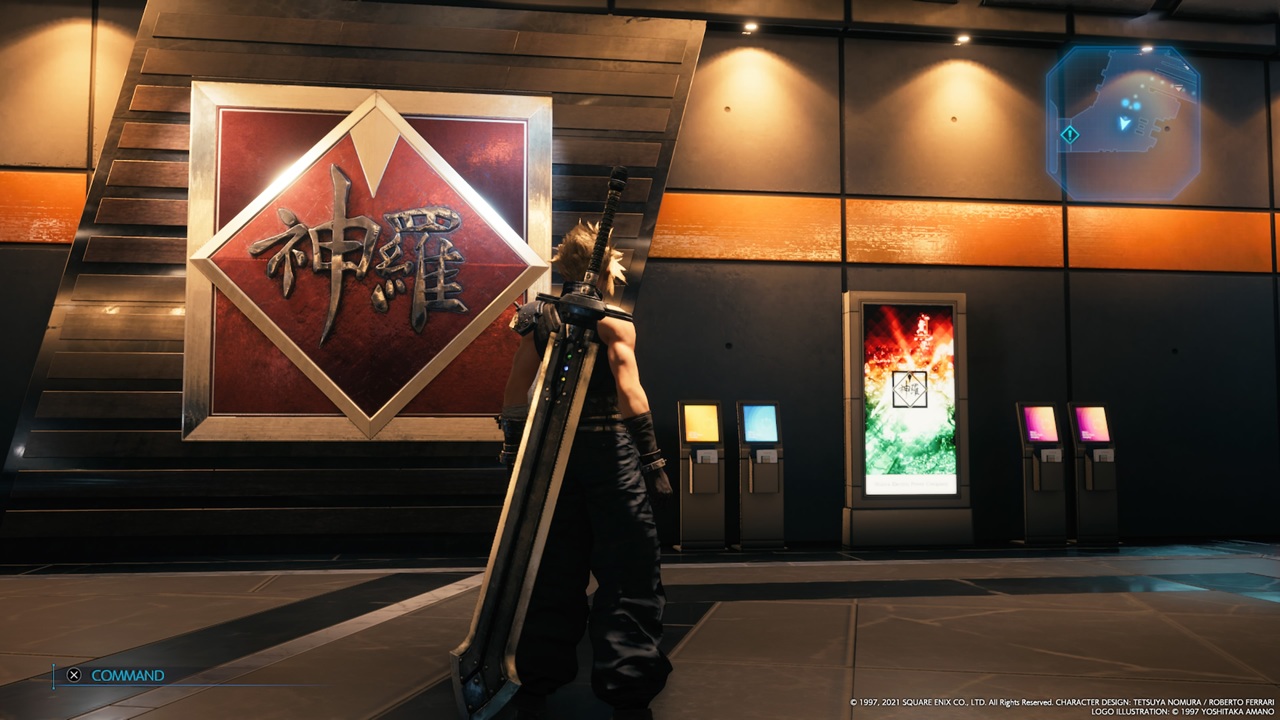
Task: Open the COMMAND menu label
Action: (127, 675)
